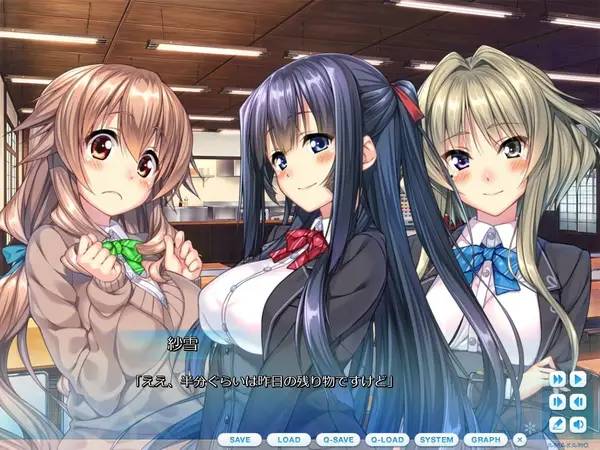The height and width of the screenshot is (450, 600).
Task: Click the GRAPH button
Action: click(486, 439)
